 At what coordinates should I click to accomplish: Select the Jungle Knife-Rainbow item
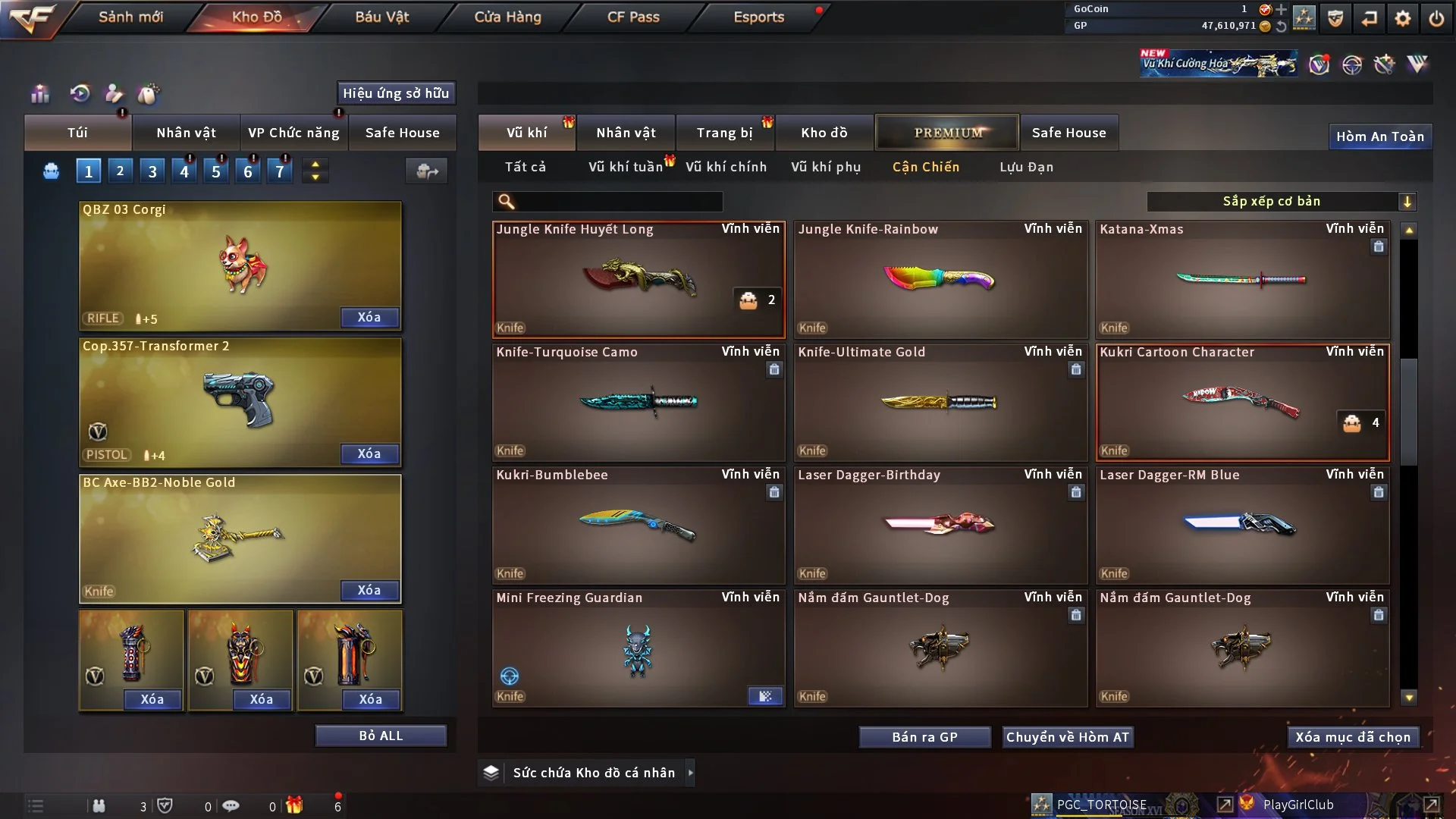coord(940,279)
